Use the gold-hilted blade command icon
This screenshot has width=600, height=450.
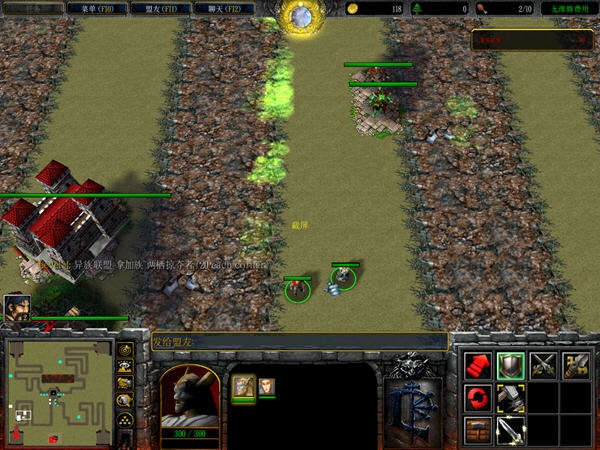[575, 366]
